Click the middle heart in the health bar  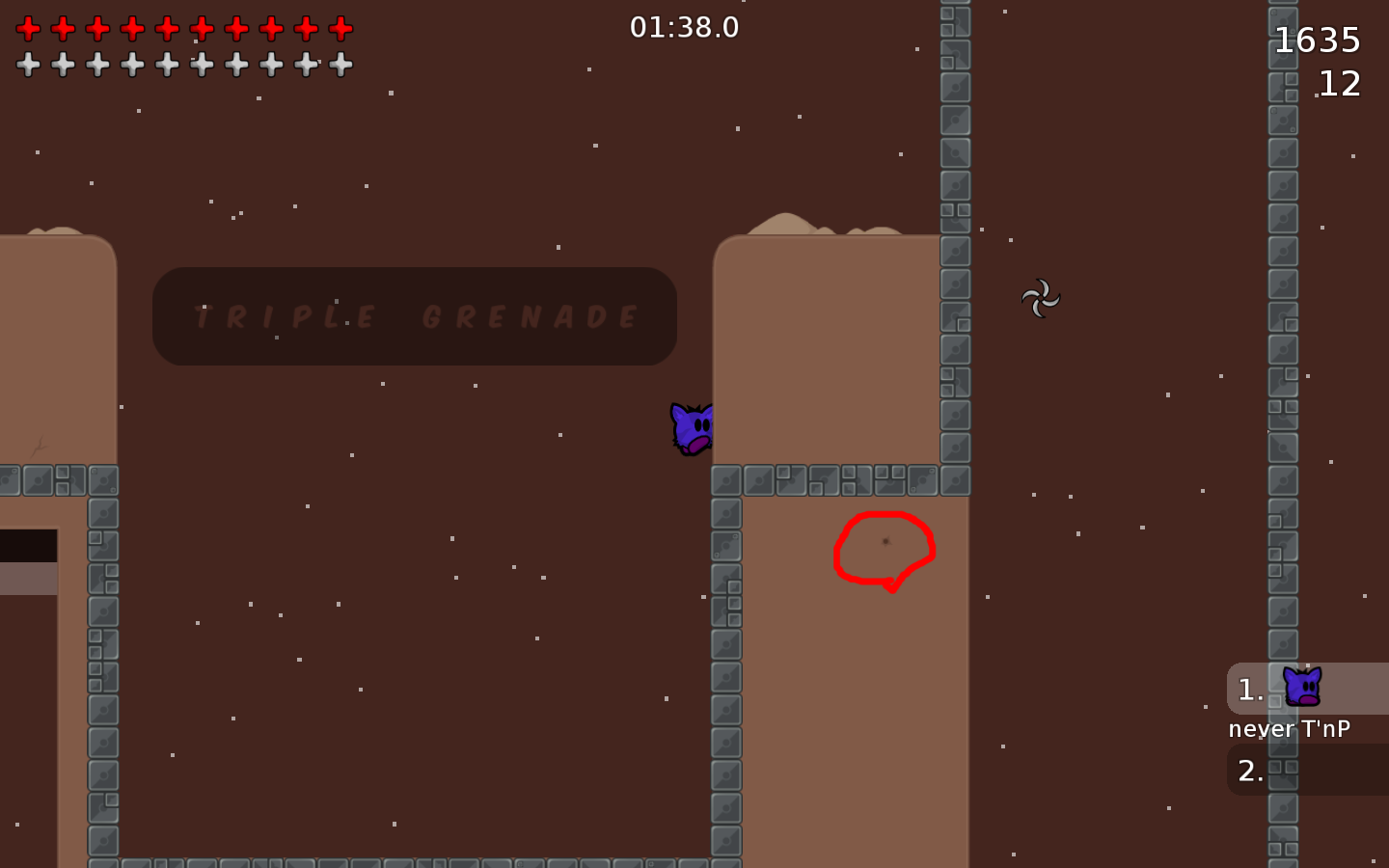[x=168, y=28]
